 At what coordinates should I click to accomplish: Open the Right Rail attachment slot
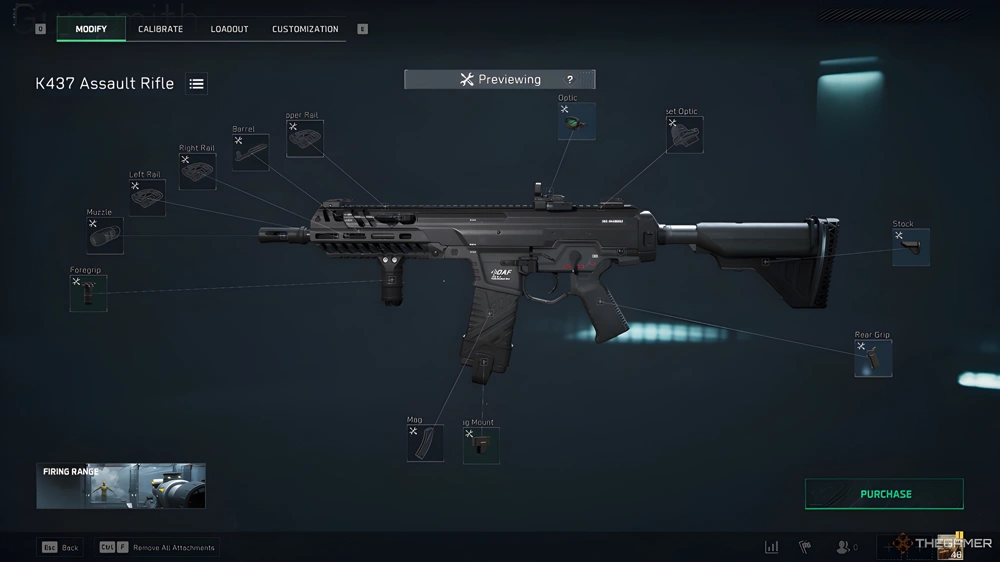tap(197, 171)
